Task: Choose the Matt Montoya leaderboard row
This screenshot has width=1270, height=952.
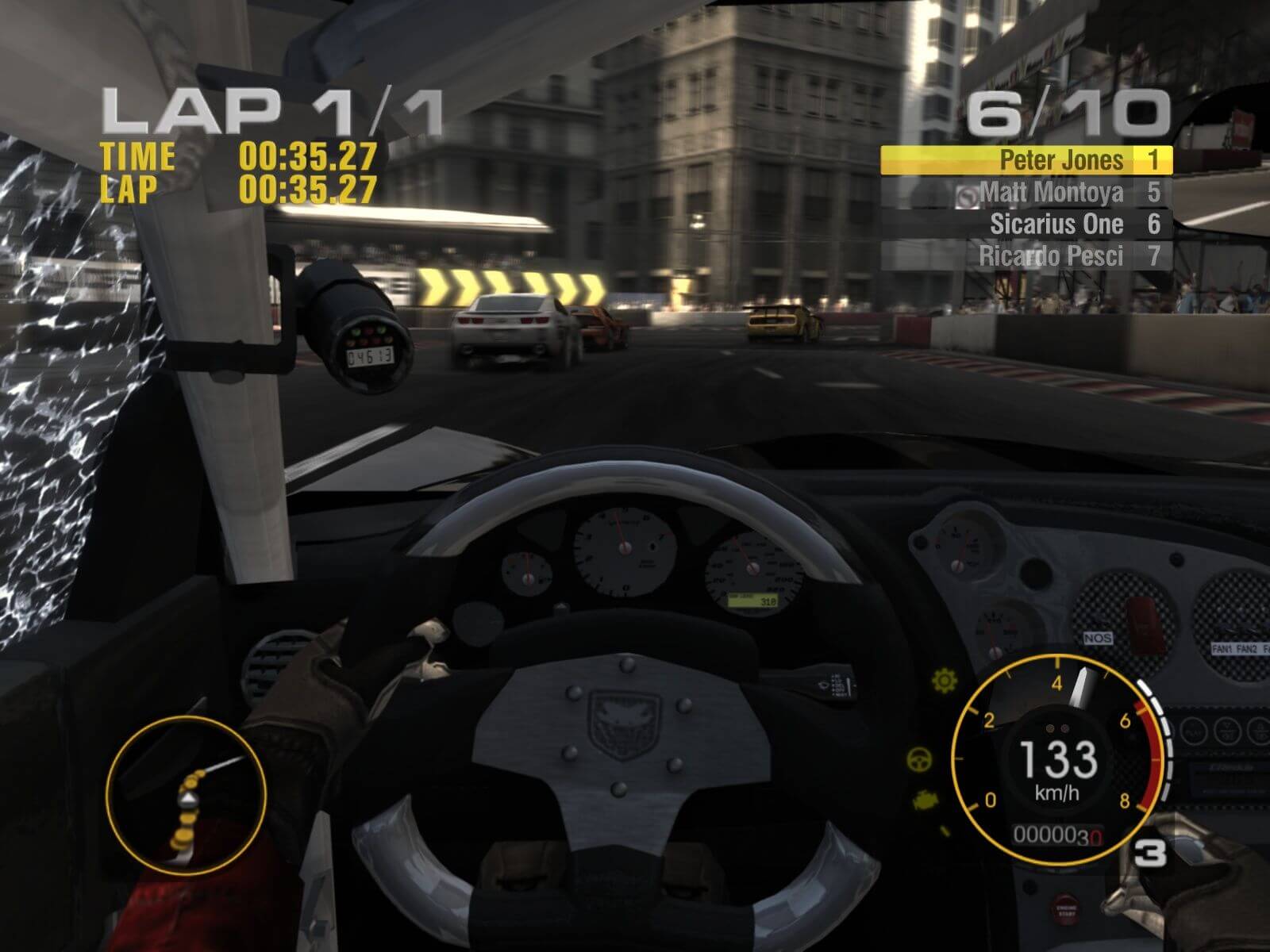Action: 1026,192
